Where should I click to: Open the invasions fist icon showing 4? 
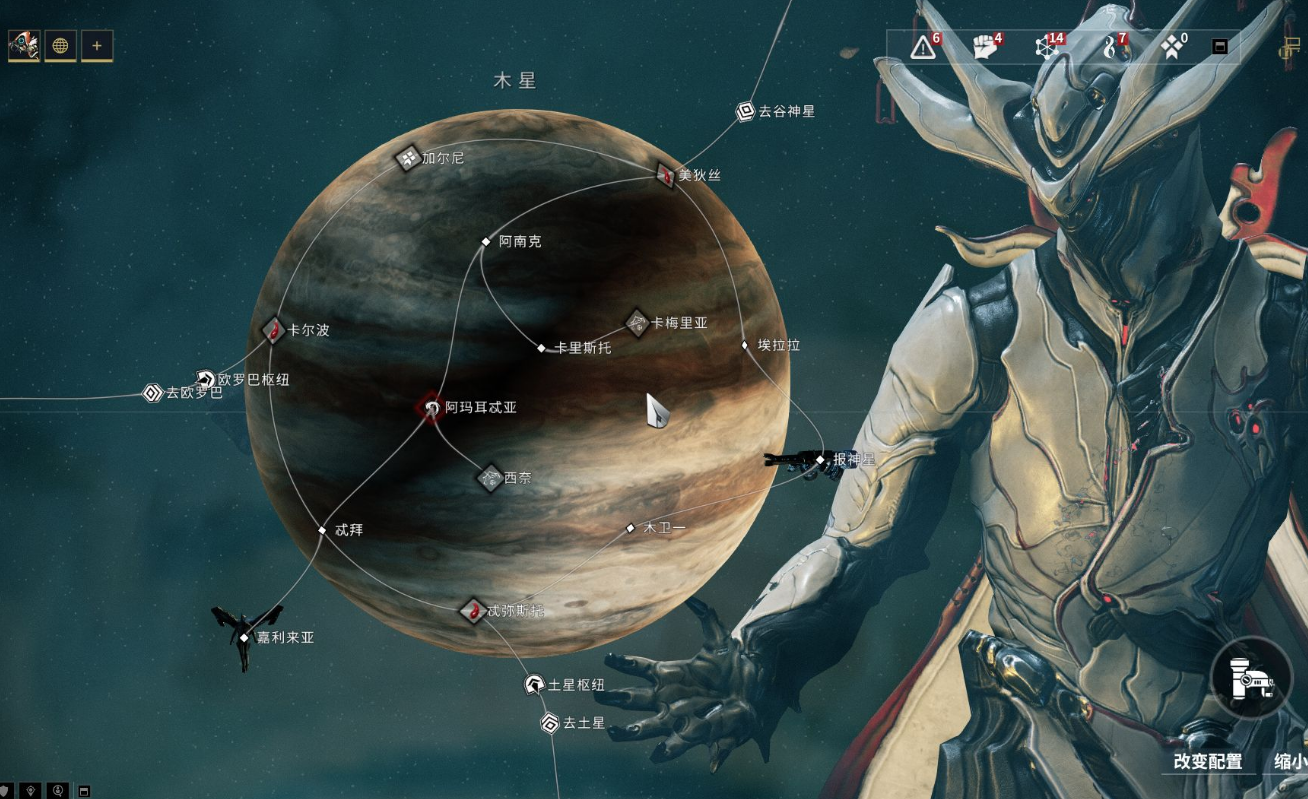(983, 46)
